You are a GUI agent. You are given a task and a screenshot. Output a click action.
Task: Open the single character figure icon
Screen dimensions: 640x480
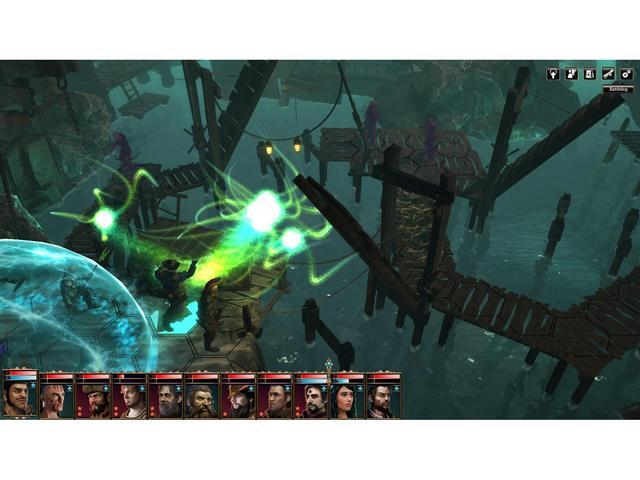[553, 73]
